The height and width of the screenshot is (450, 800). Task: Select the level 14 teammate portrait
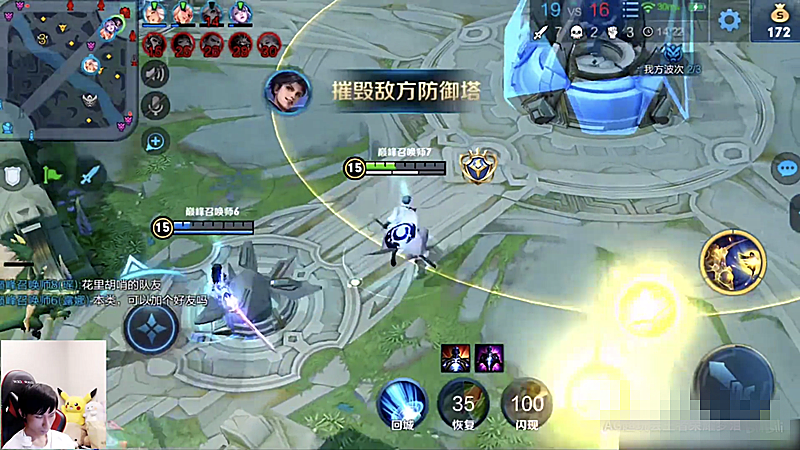click(213, 15)
